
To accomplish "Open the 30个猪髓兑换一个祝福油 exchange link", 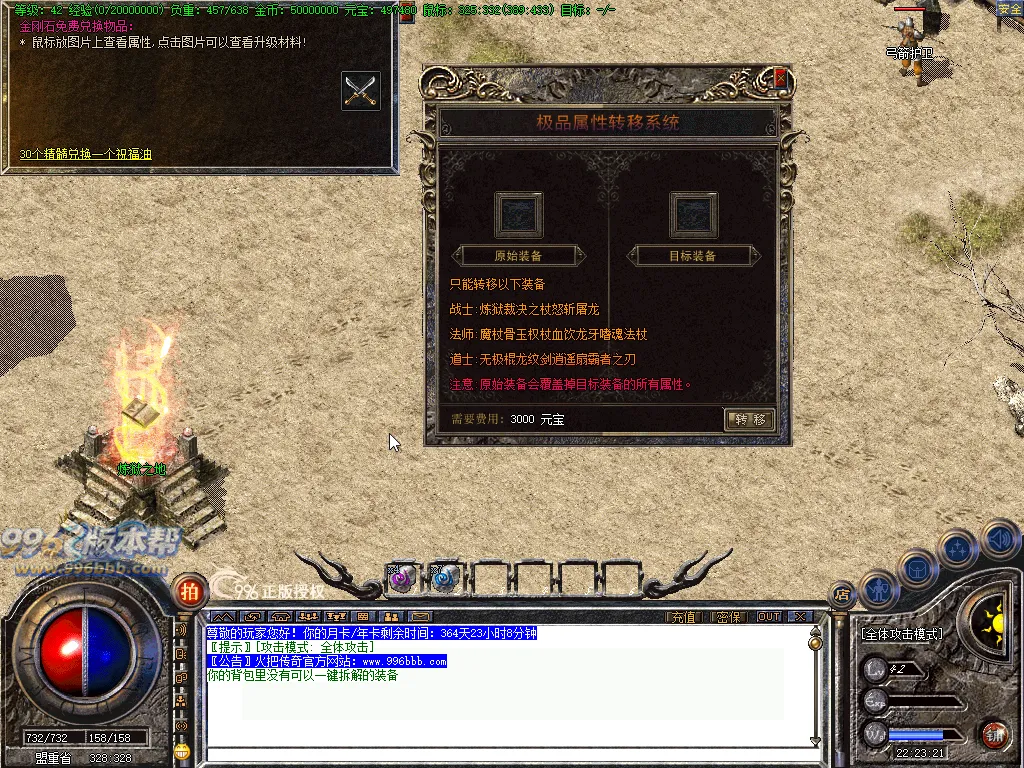I will pos(86,154).
